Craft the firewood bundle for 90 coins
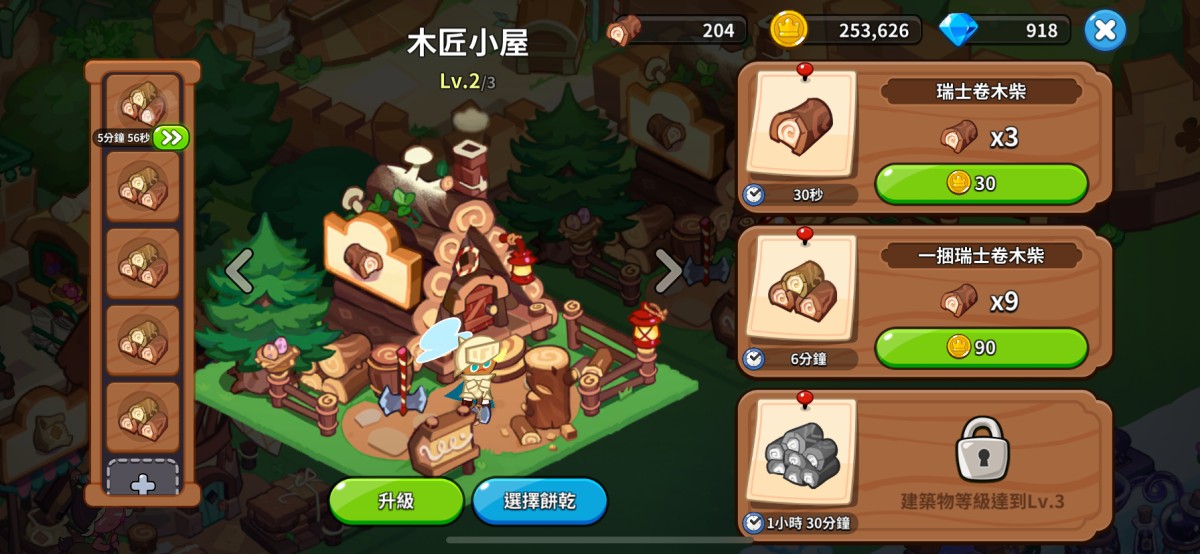The width and height of the screenshot is (1200, 554). [980, 347]
